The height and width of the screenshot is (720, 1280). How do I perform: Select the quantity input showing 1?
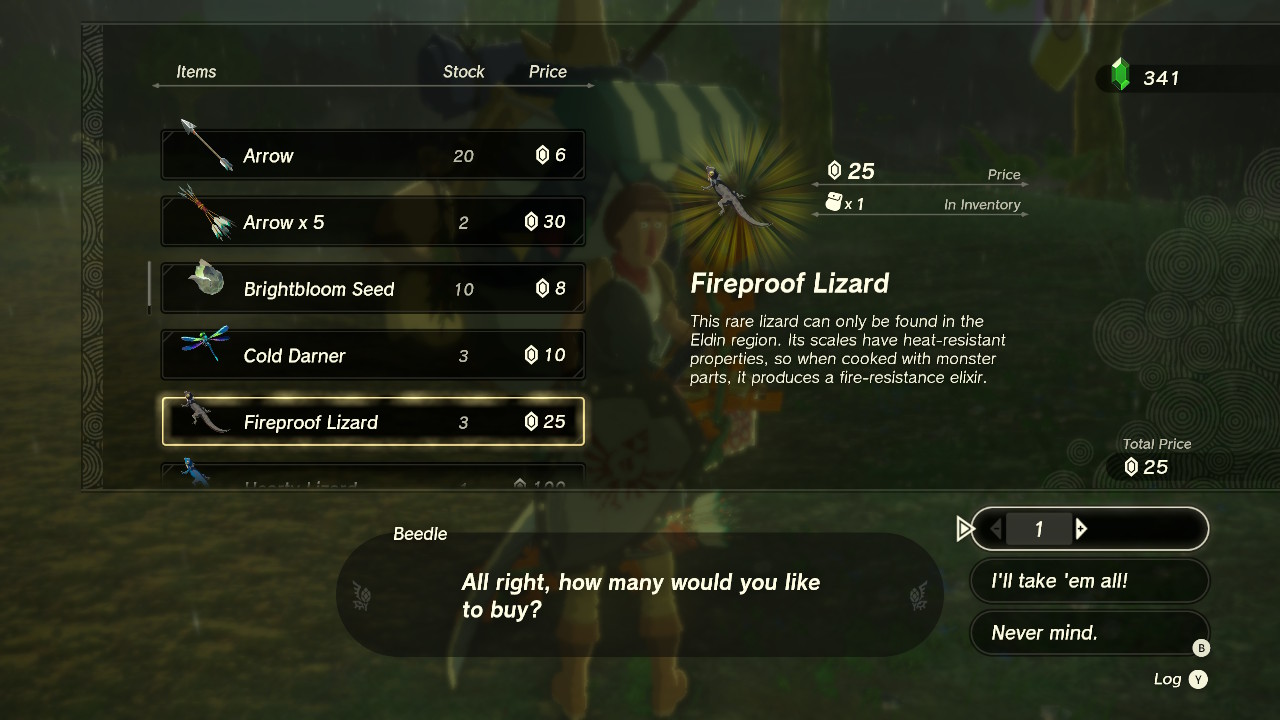pyautogui.click(x=1040, y=529)
